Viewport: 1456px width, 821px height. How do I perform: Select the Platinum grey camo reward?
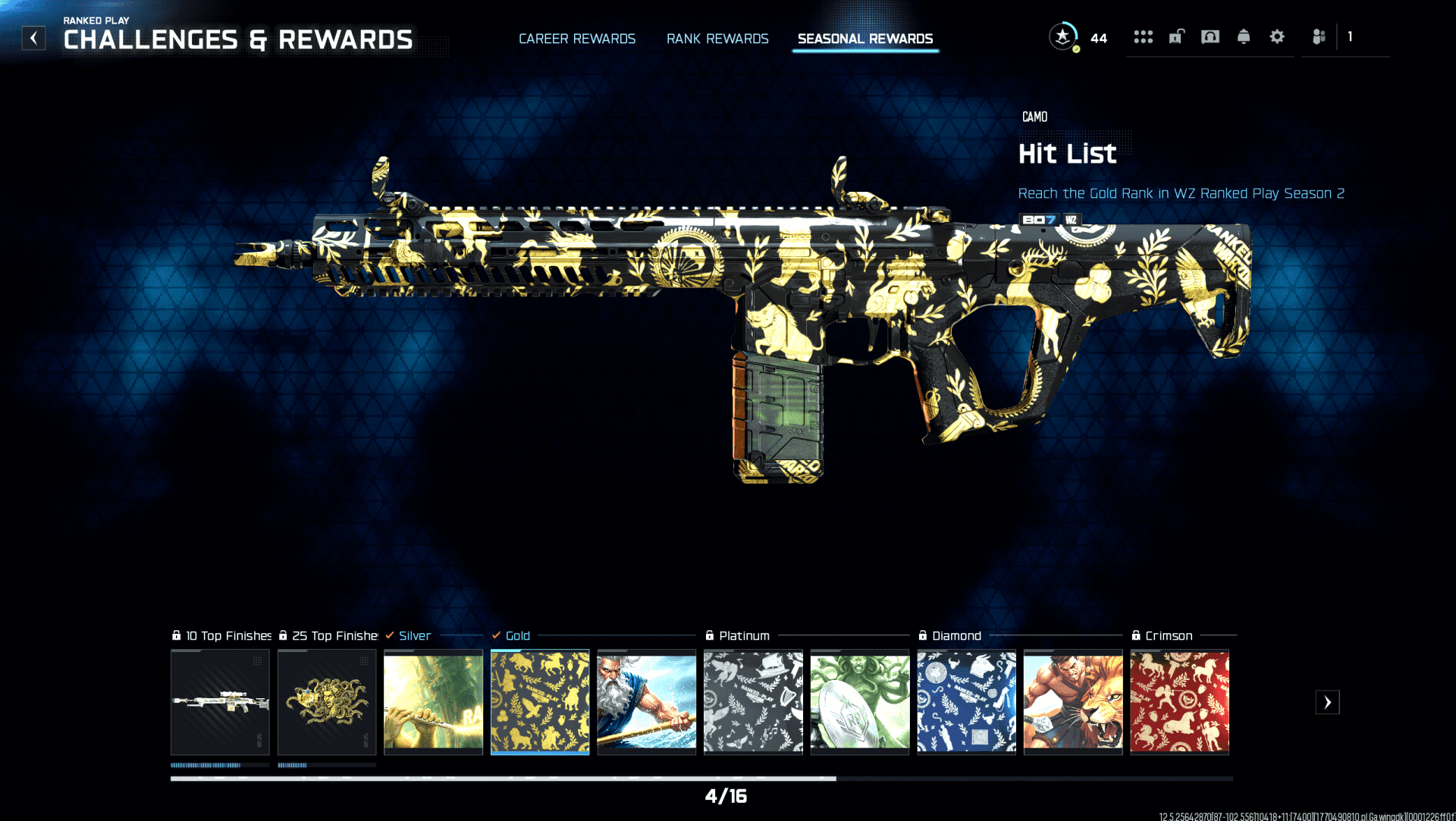[753, 702]
